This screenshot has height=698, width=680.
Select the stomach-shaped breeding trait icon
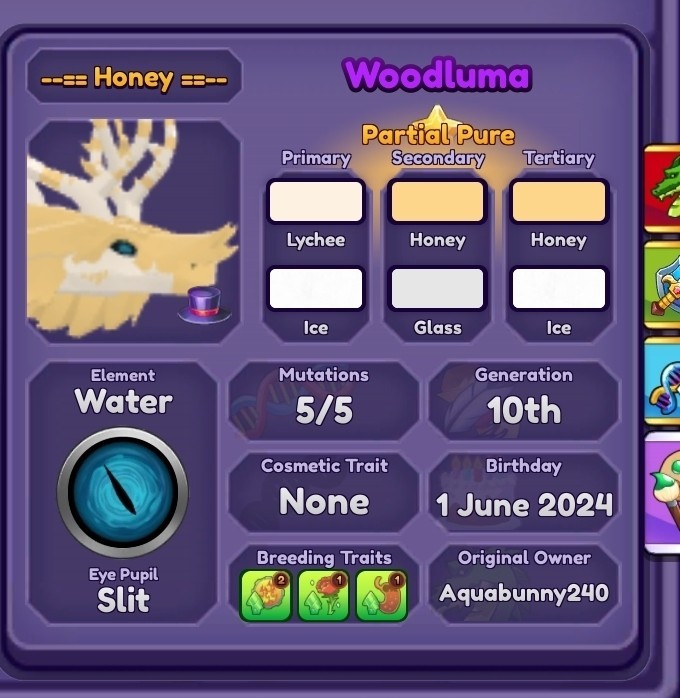pyautogui.click(x=382, y=596)
